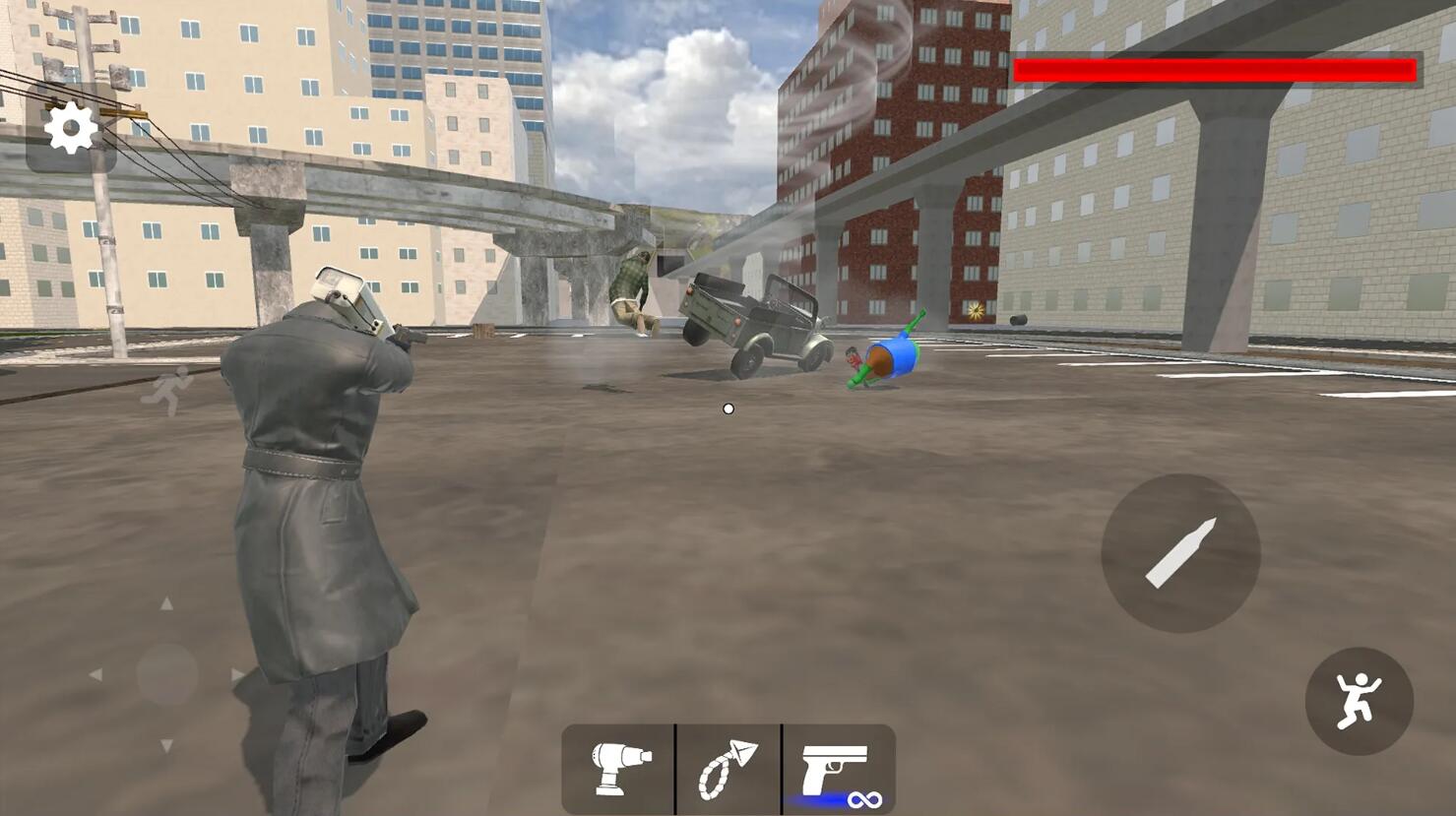This screenshot has width=1456, height=816.
Task: Equip the pistol weapon slot
Action: (837, 771)
